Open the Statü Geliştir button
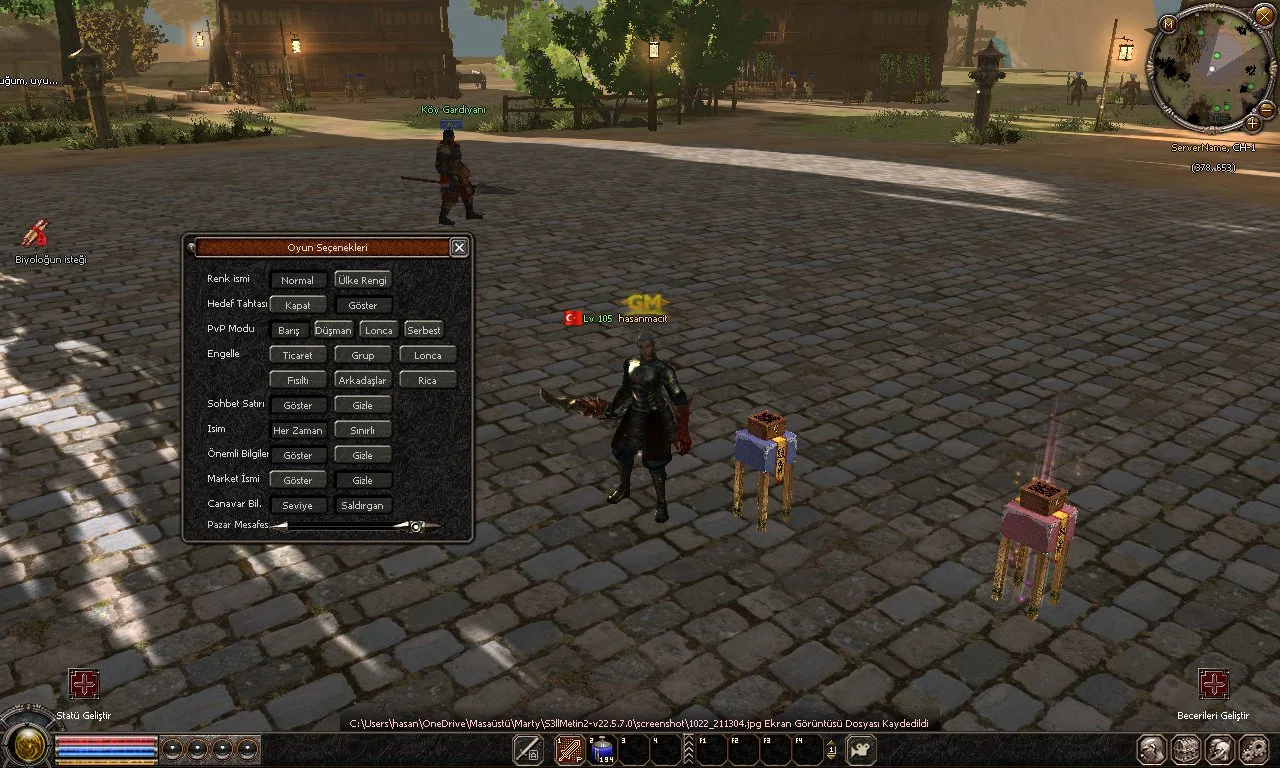 pyautogui.click(x=84, y=684)
